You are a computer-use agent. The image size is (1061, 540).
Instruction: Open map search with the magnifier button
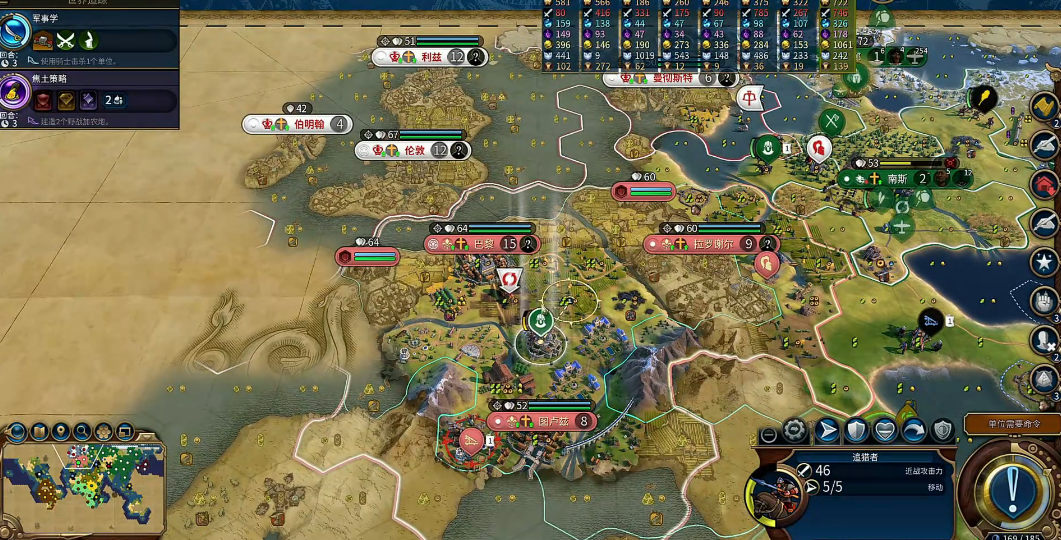click(x=82, y=432)
